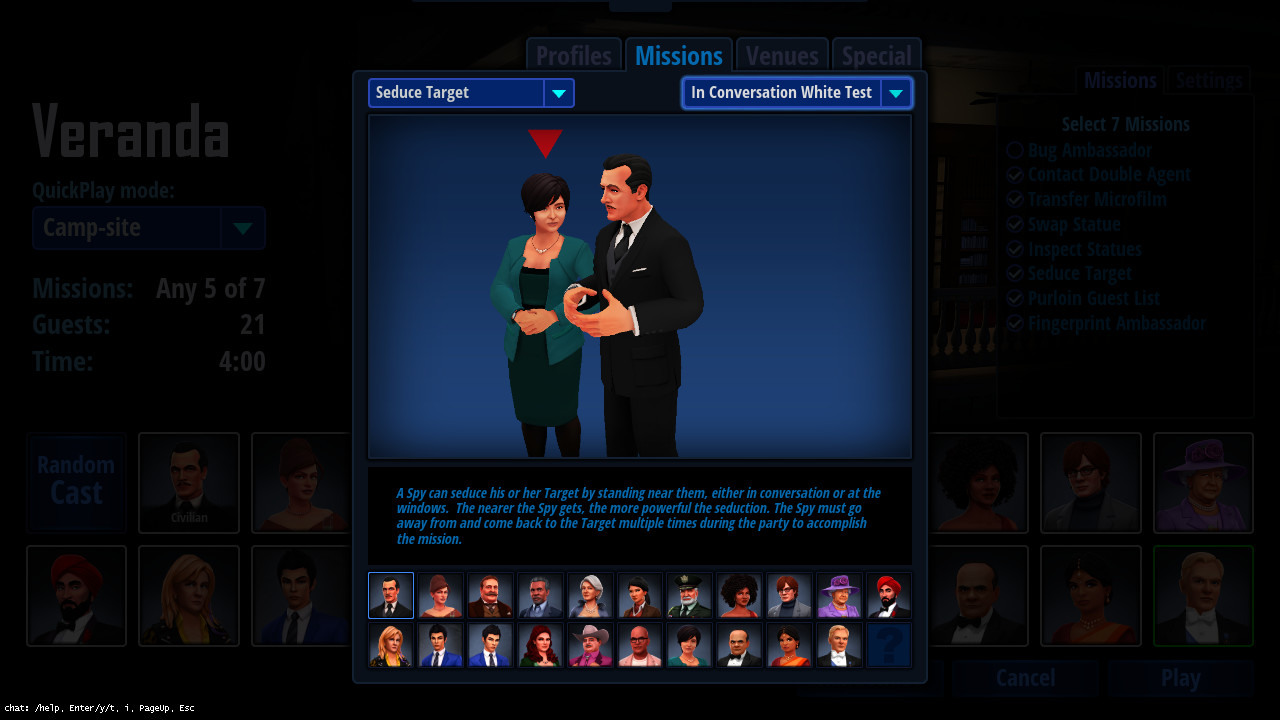Select the gray-haired woman with pearl necklace
The width and height of the screenshot is (1280, 720).
[589, 595]
